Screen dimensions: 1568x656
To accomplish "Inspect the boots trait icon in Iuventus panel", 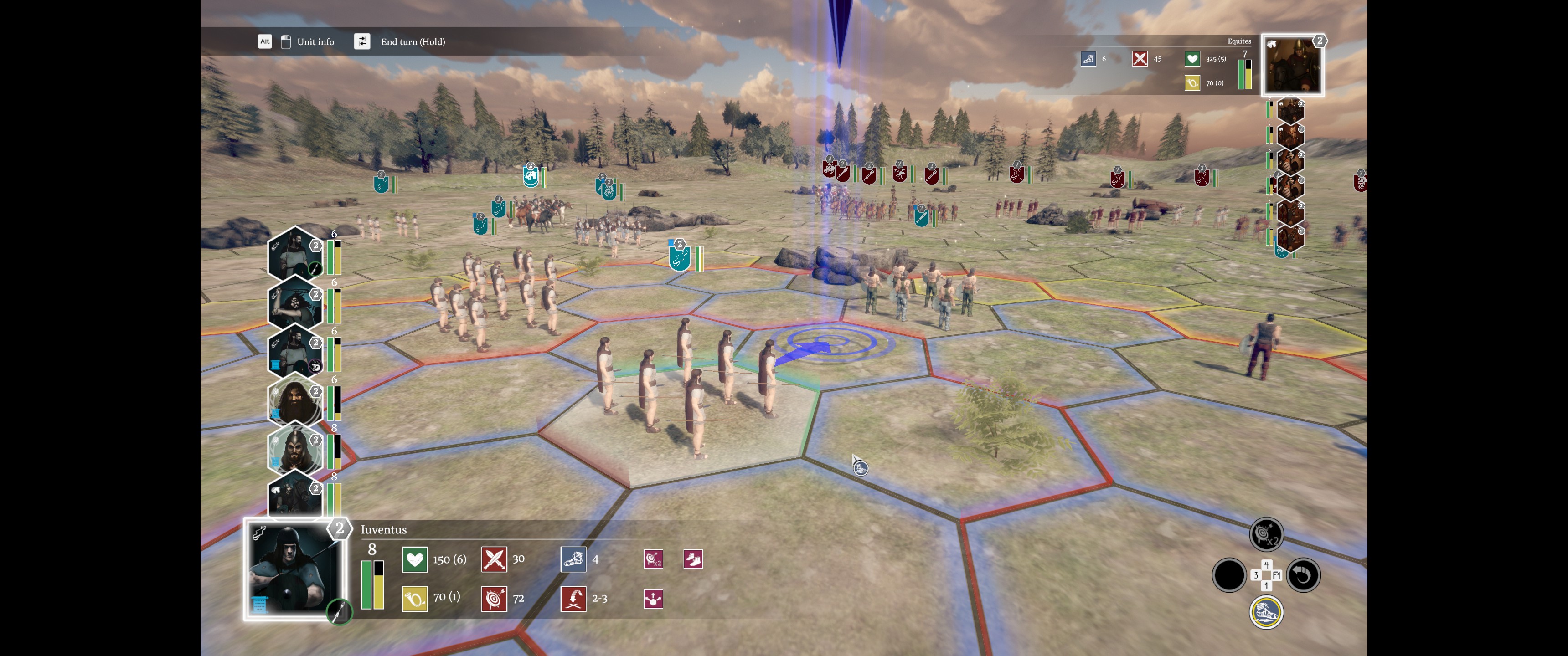I will point(693,559).
